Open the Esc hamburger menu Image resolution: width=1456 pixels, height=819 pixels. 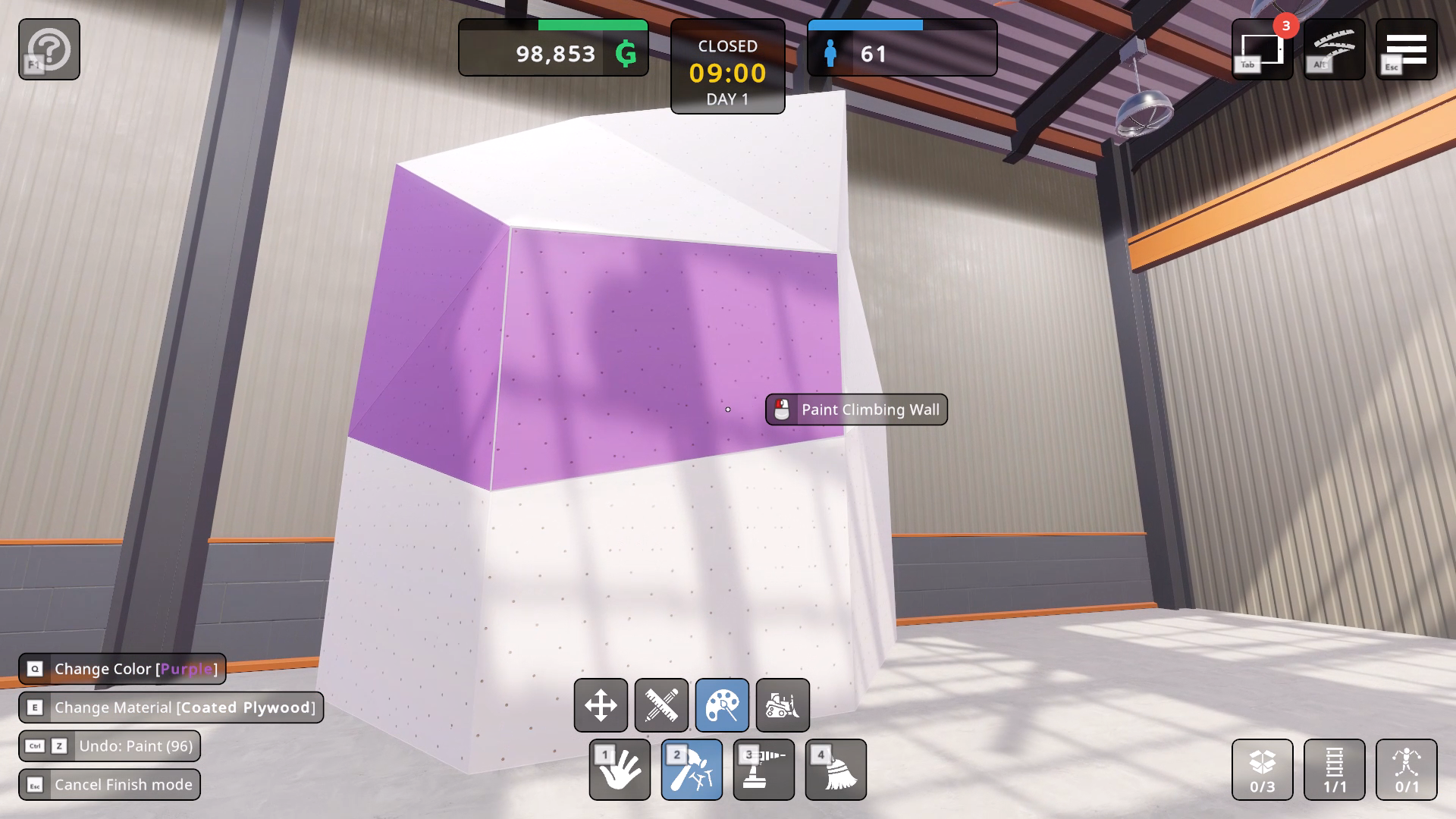tap(1407, 49)
